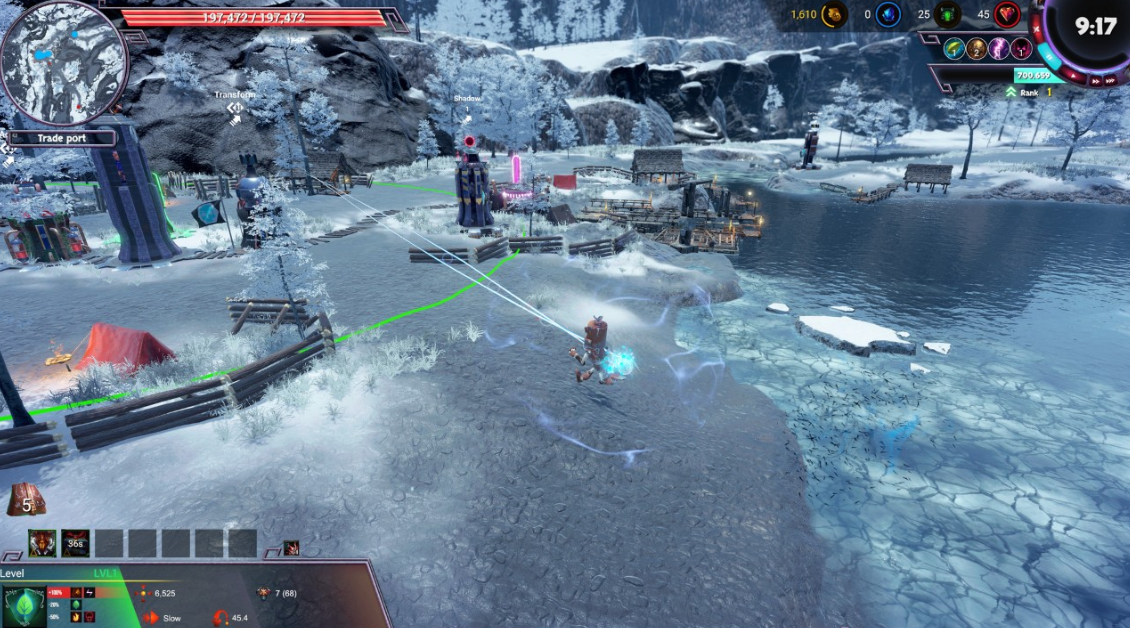Click the blue crystal resource icon
This screenshot has width=1130, height=628.
[888, 14]
